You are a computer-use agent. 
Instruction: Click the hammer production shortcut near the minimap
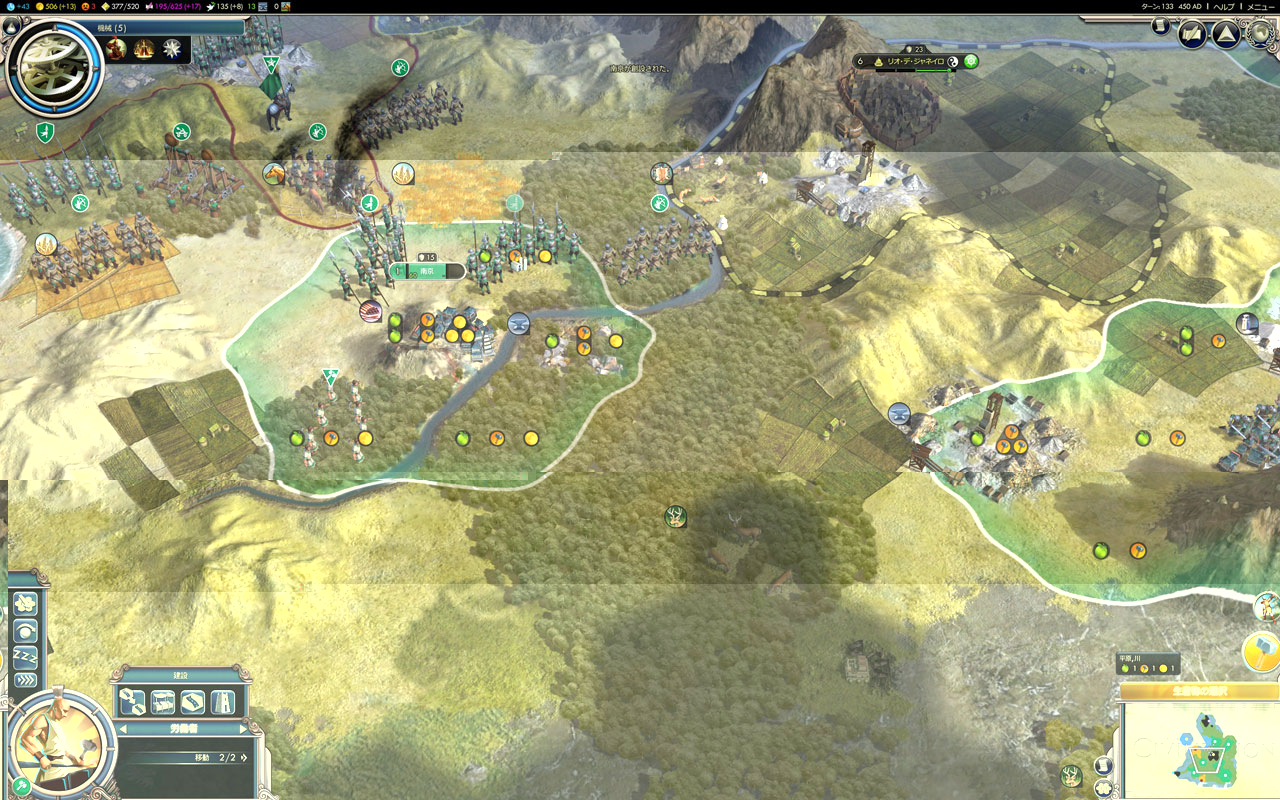pos(1260,652)
